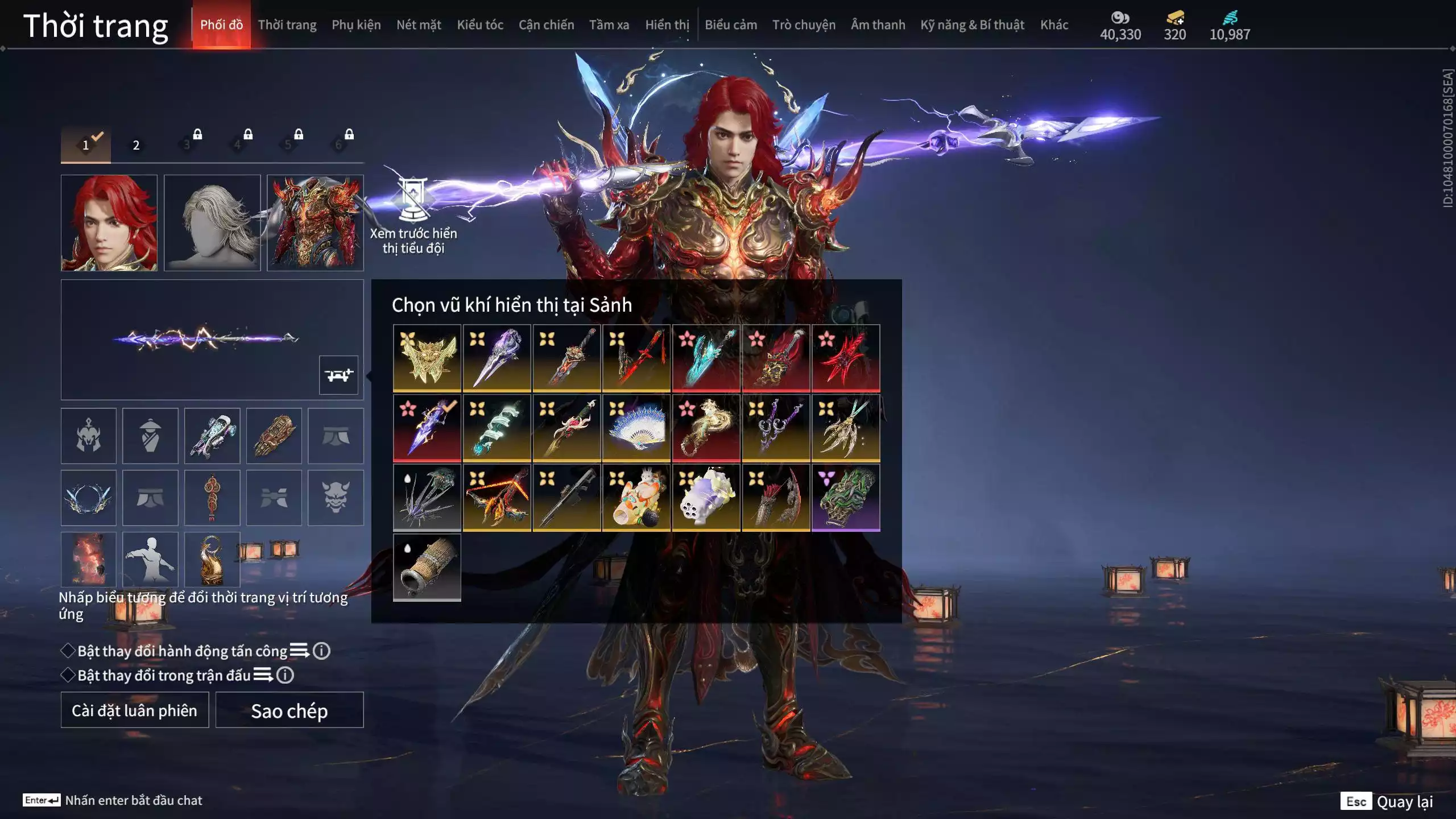Select the red-haired face thumbnail
Screen dimensions: 1456x819
pyautogui.click(x=109, y=223)
